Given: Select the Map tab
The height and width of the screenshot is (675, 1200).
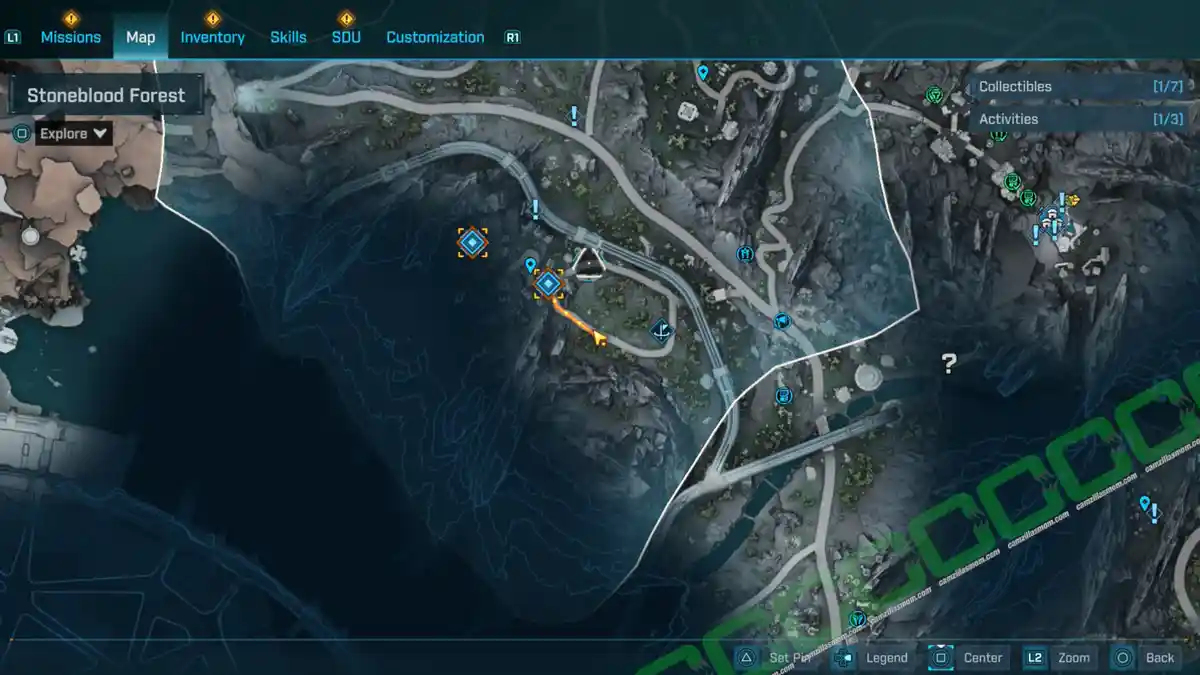Looking at the screenshot, I should [x=140, y=37].
